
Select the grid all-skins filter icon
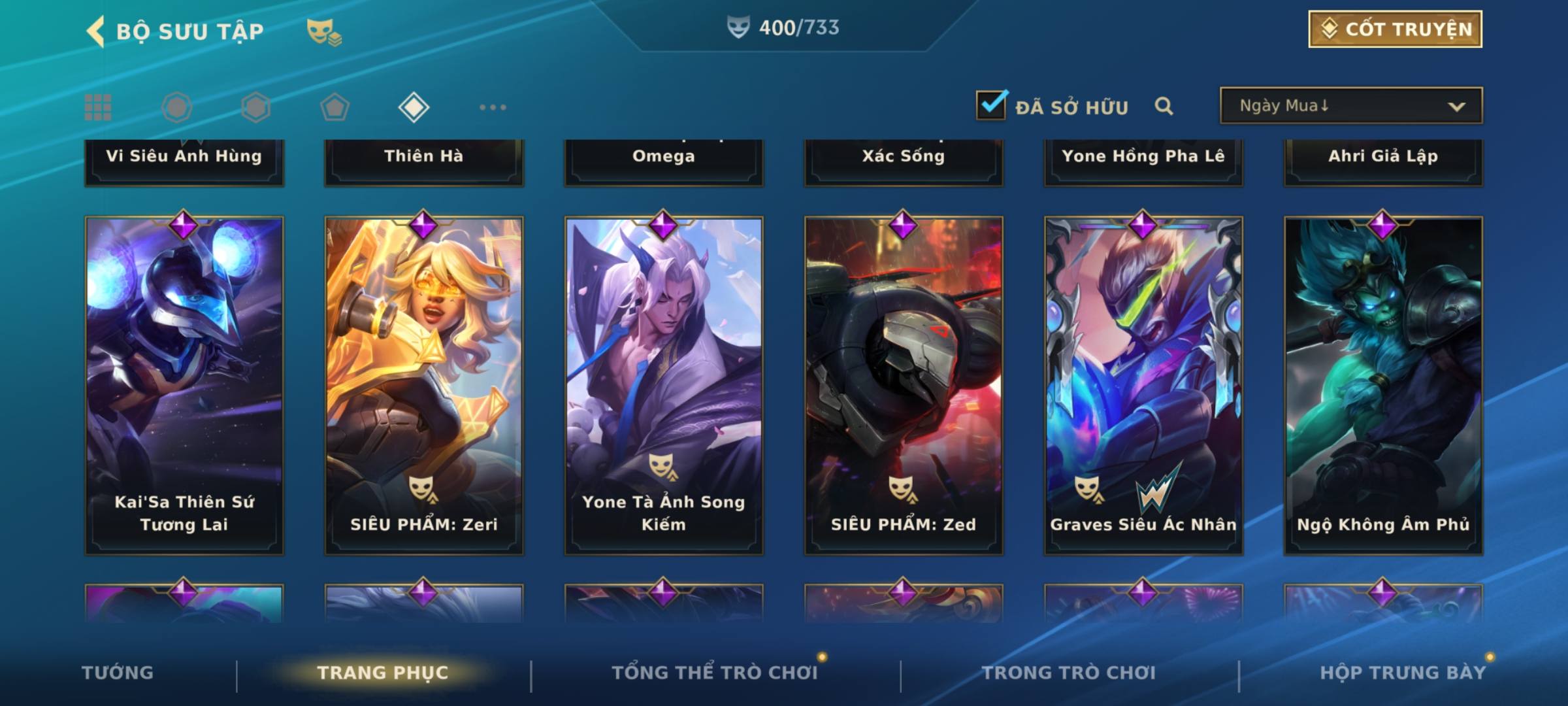(x=98, y=107)
